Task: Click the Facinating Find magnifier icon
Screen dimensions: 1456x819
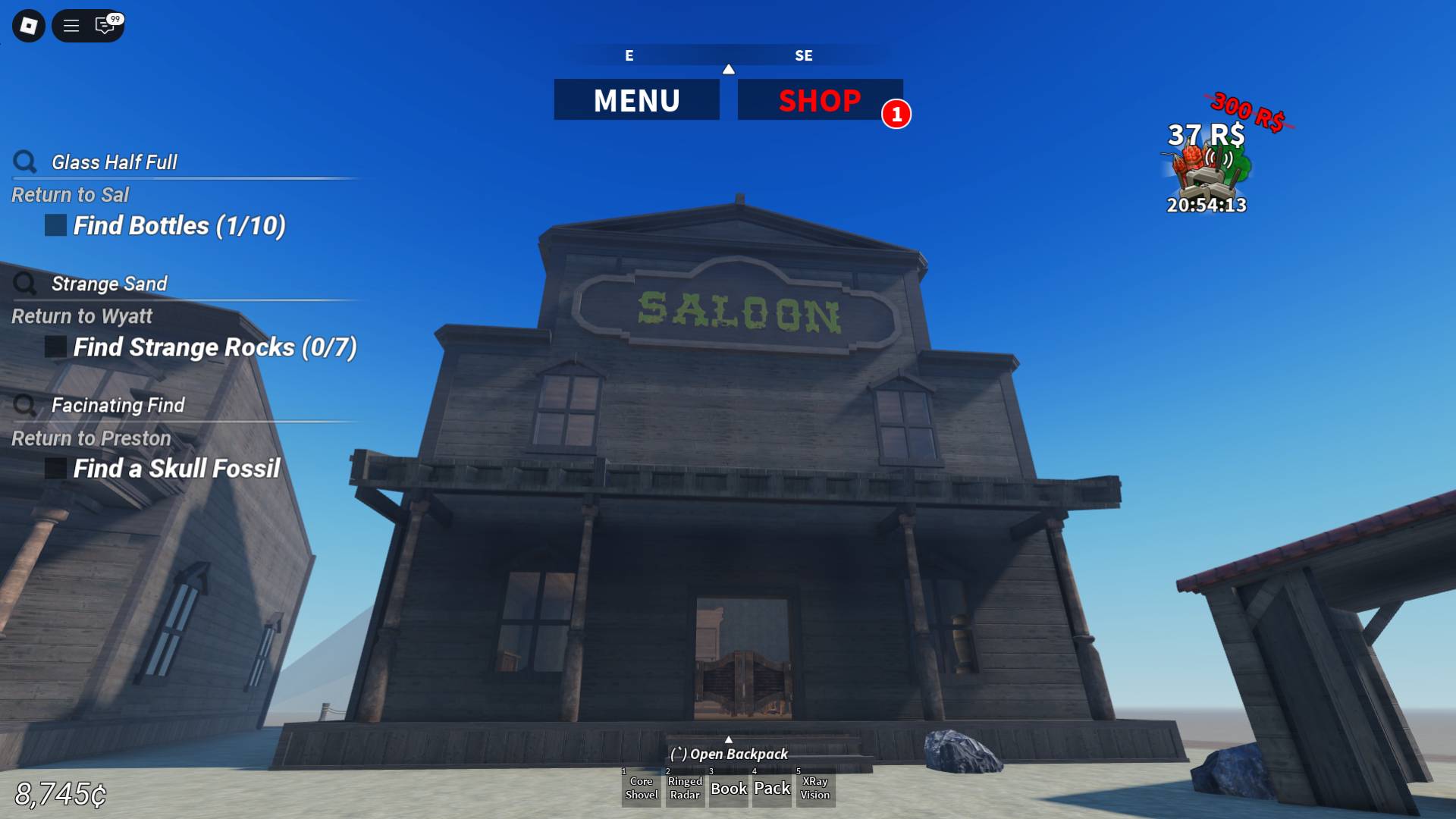Action: click(27, 405)
